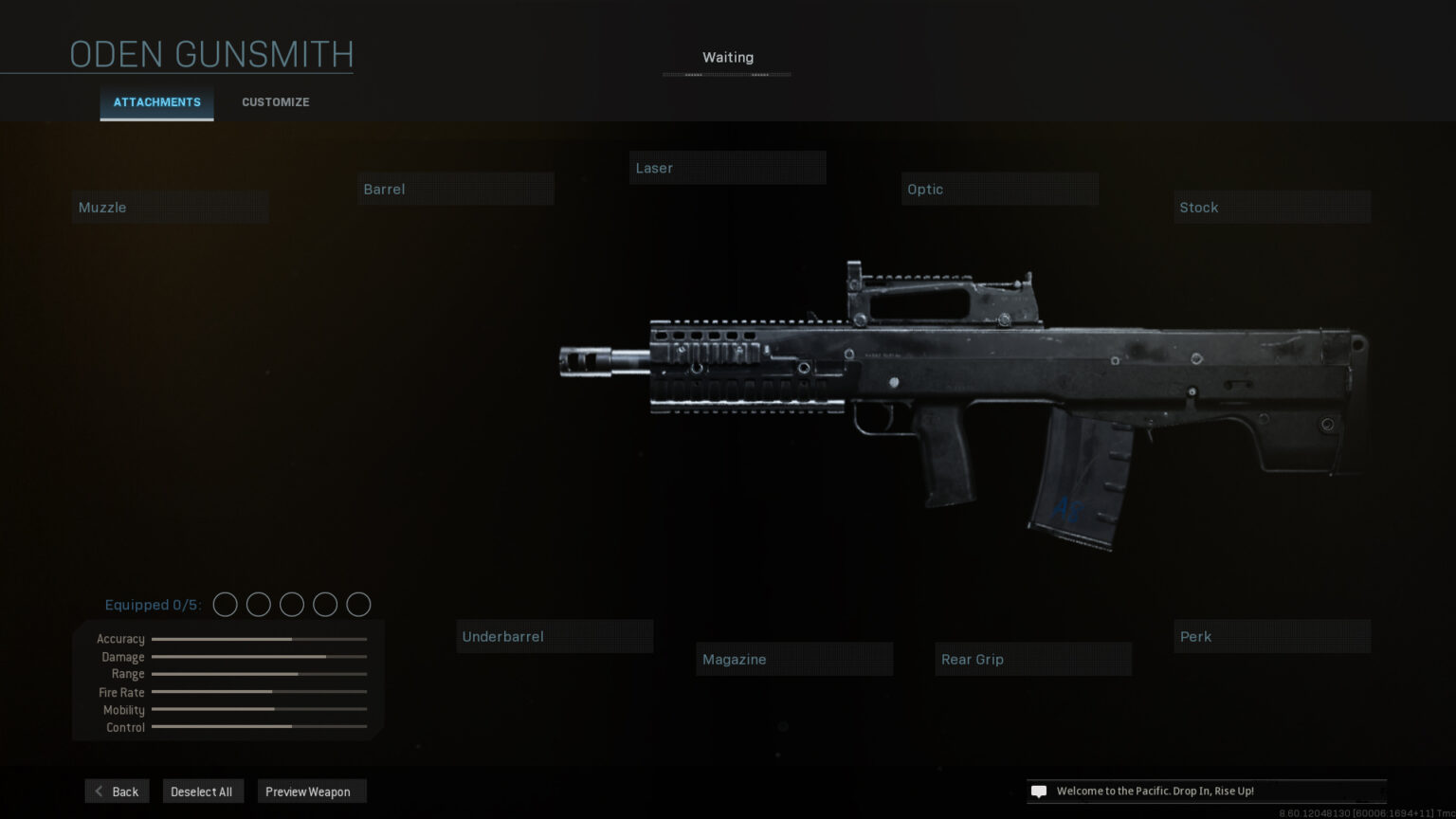This screenshot has width=1456, height=819.
Task: Select the Rear Grip slot
Action: click(1033, 660)
